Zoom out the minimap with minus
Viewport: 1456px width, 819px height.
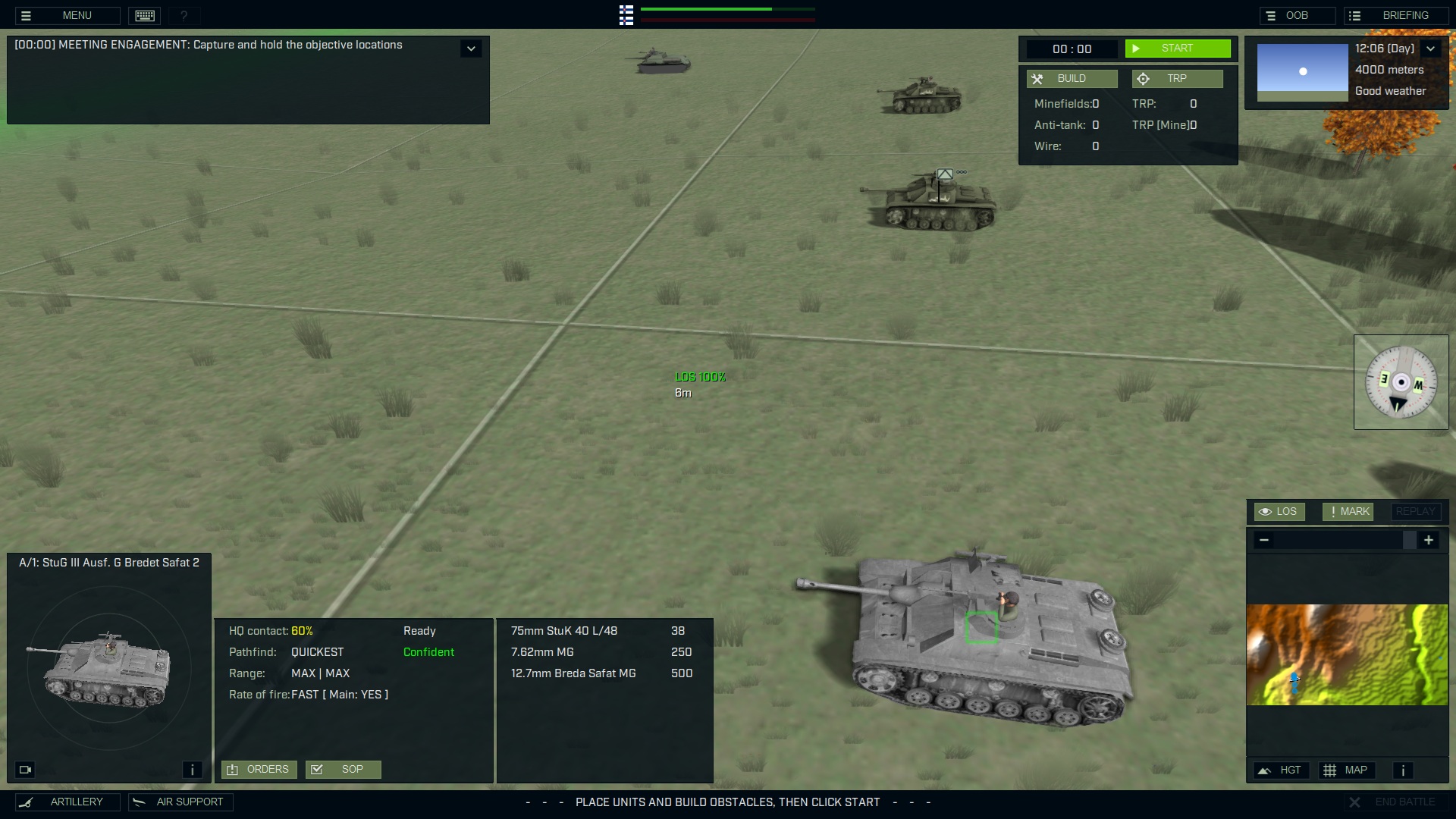(x=1263, y=540)
